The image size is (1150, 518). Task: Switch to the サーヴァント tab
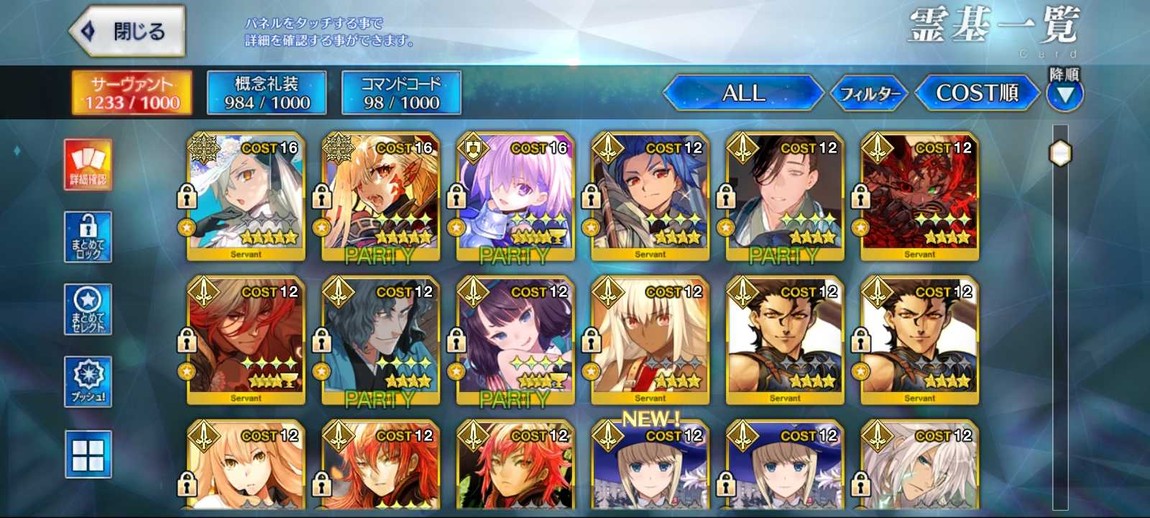[132, 93]
